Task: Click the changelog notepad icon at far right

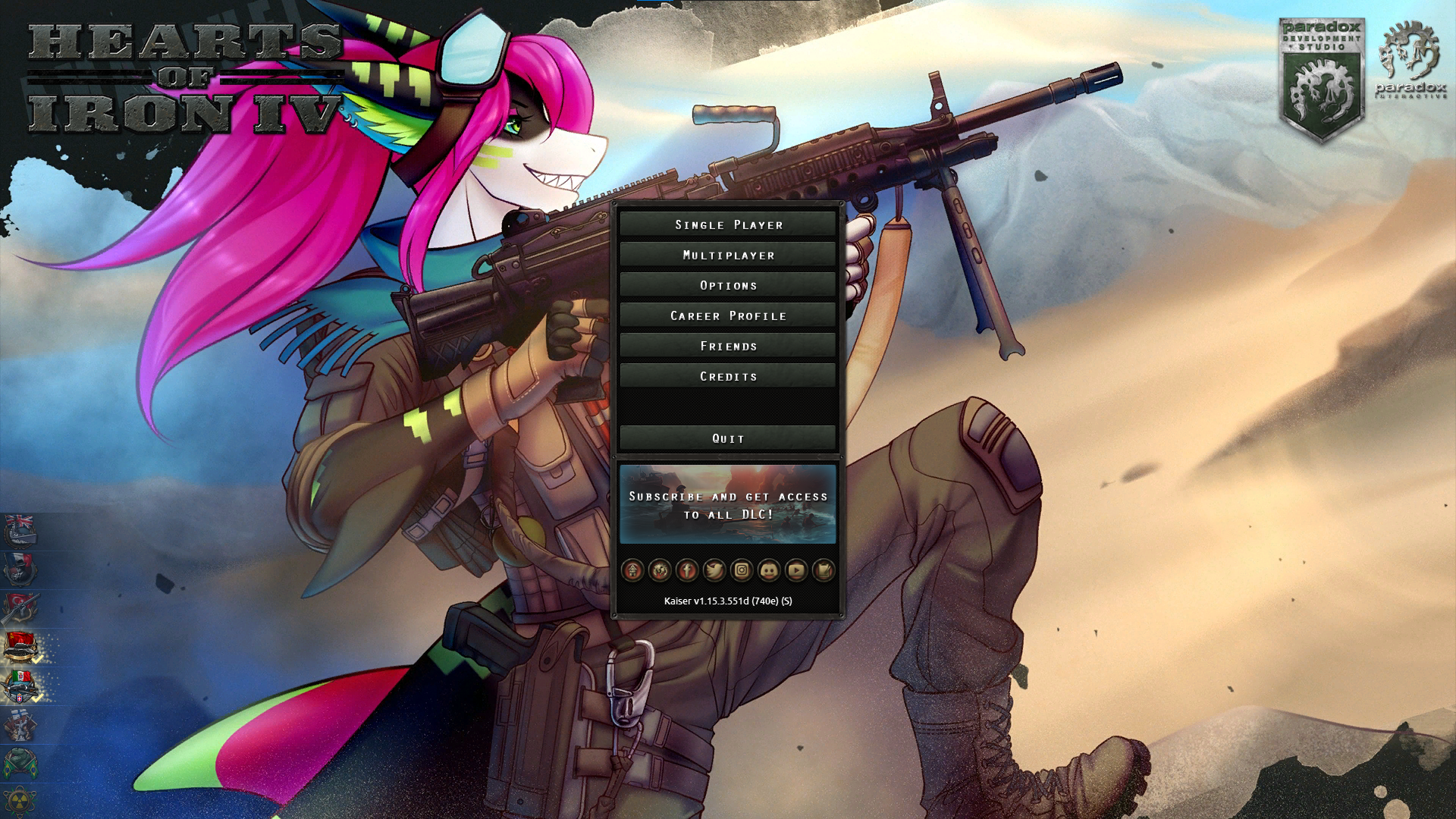Action: (x=823, y=572)
